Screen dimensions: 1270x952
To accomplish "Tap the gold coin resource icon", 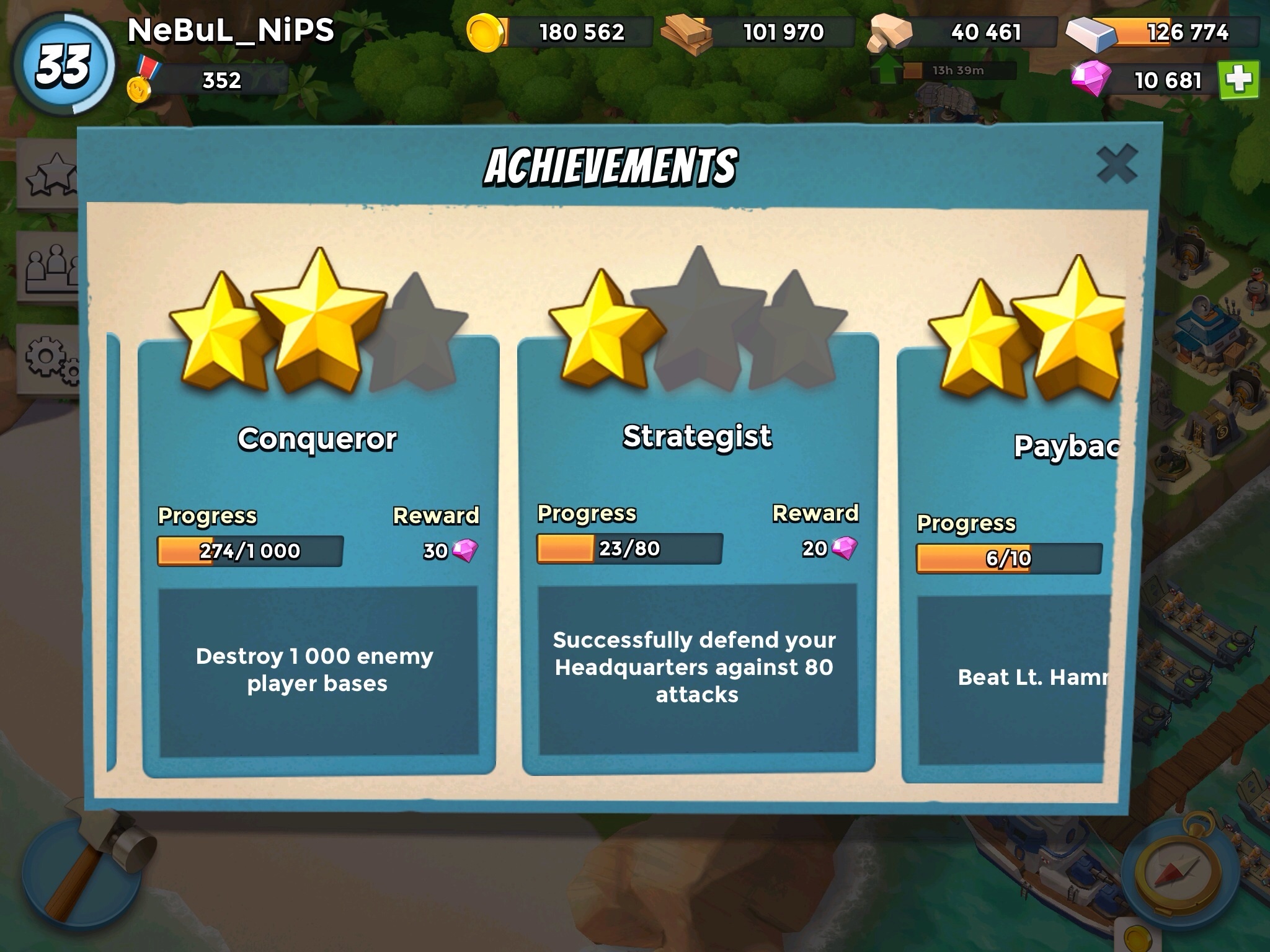I will [x=486, y=33].
